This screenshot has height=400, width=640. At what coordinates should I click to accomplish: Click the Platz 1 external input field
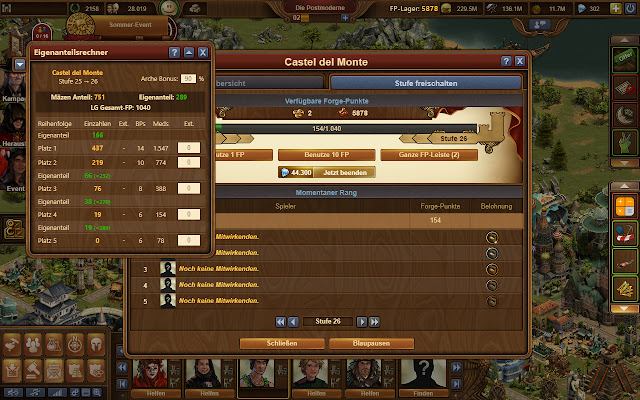pos(188,147)
